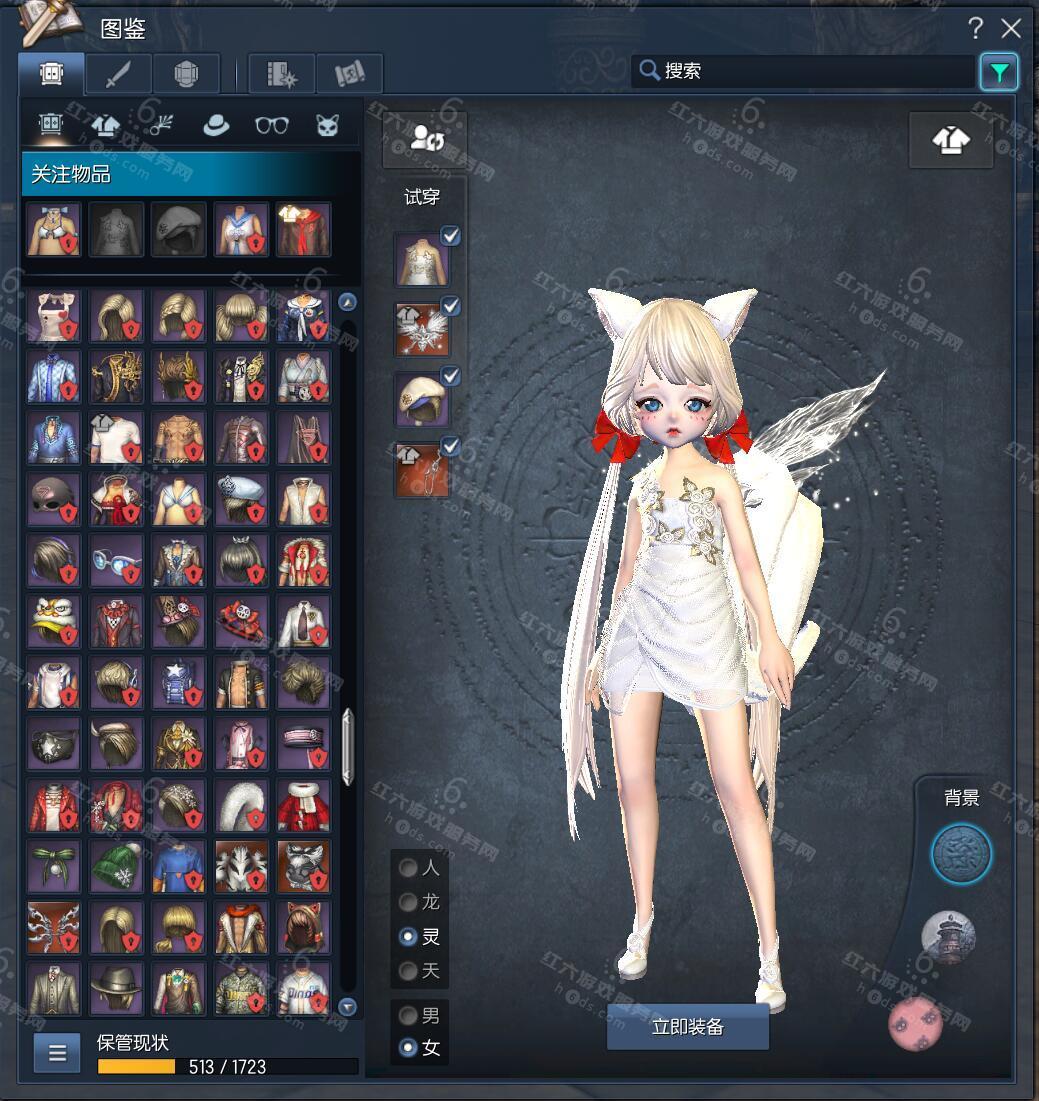Select the 男 gender option

(408, 1016)
